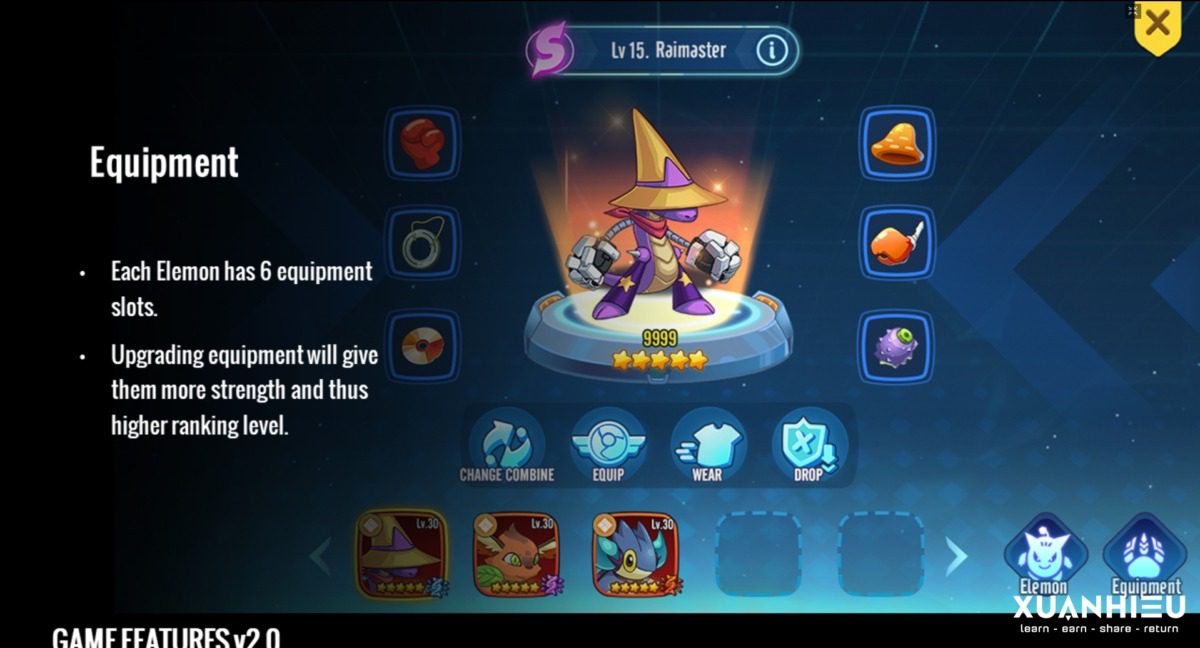Select the purple spiked orb slot

pos(897,346)
